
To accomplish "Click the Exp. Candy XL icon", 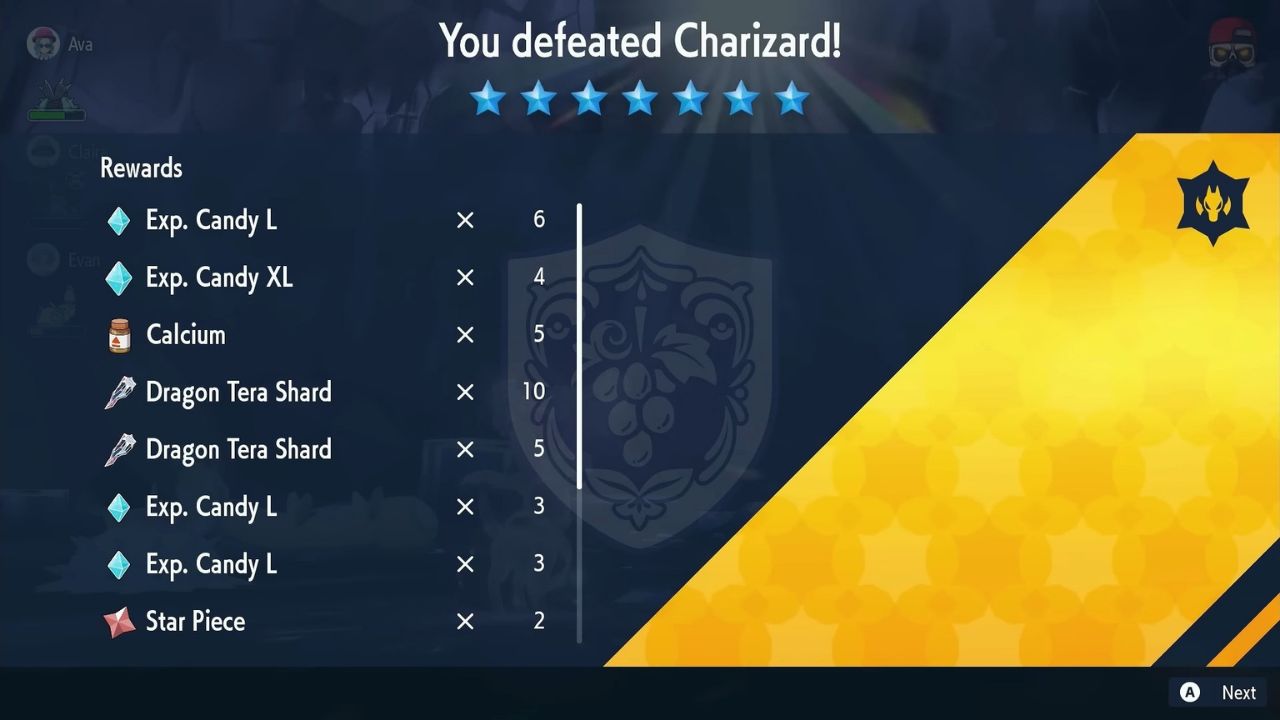I will tap(117, 277).
